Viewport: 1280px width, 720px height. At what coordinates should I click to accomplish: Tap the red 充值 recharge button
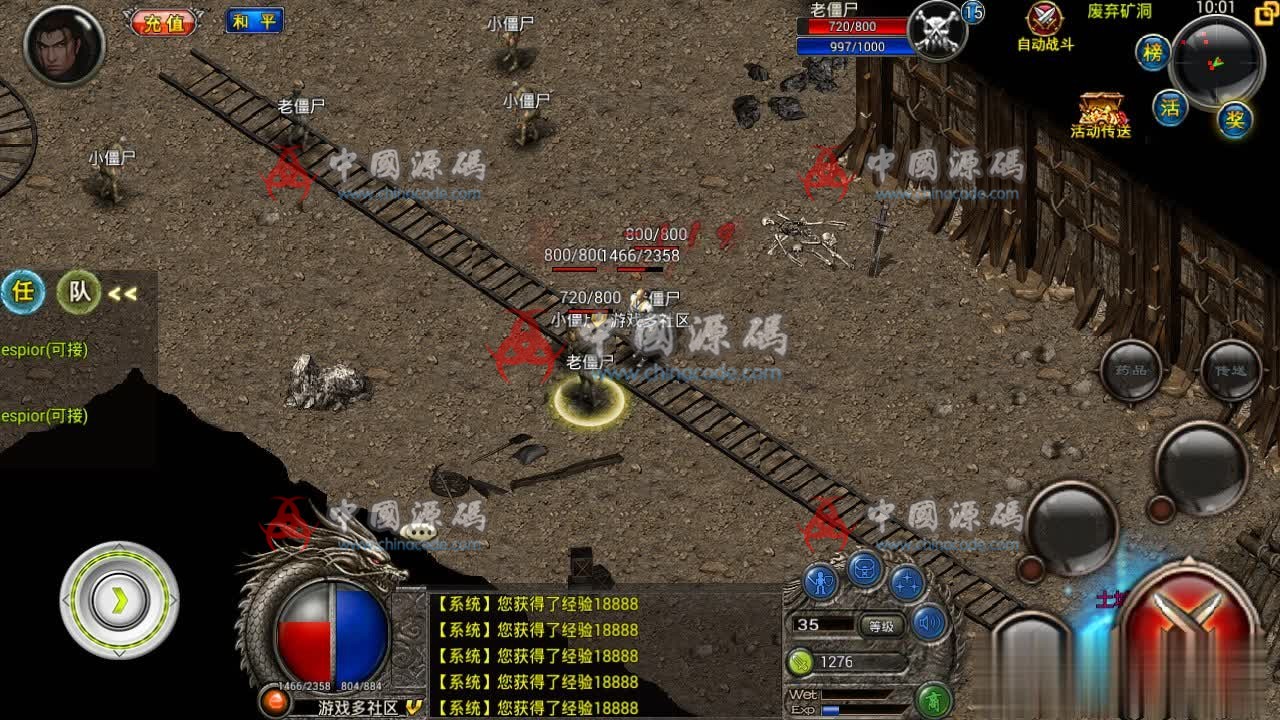[x=165, y=22]
